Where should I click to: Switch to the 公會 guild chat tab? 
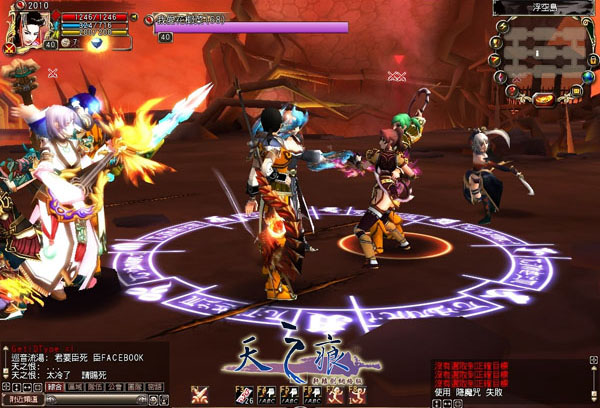point(113,387)
